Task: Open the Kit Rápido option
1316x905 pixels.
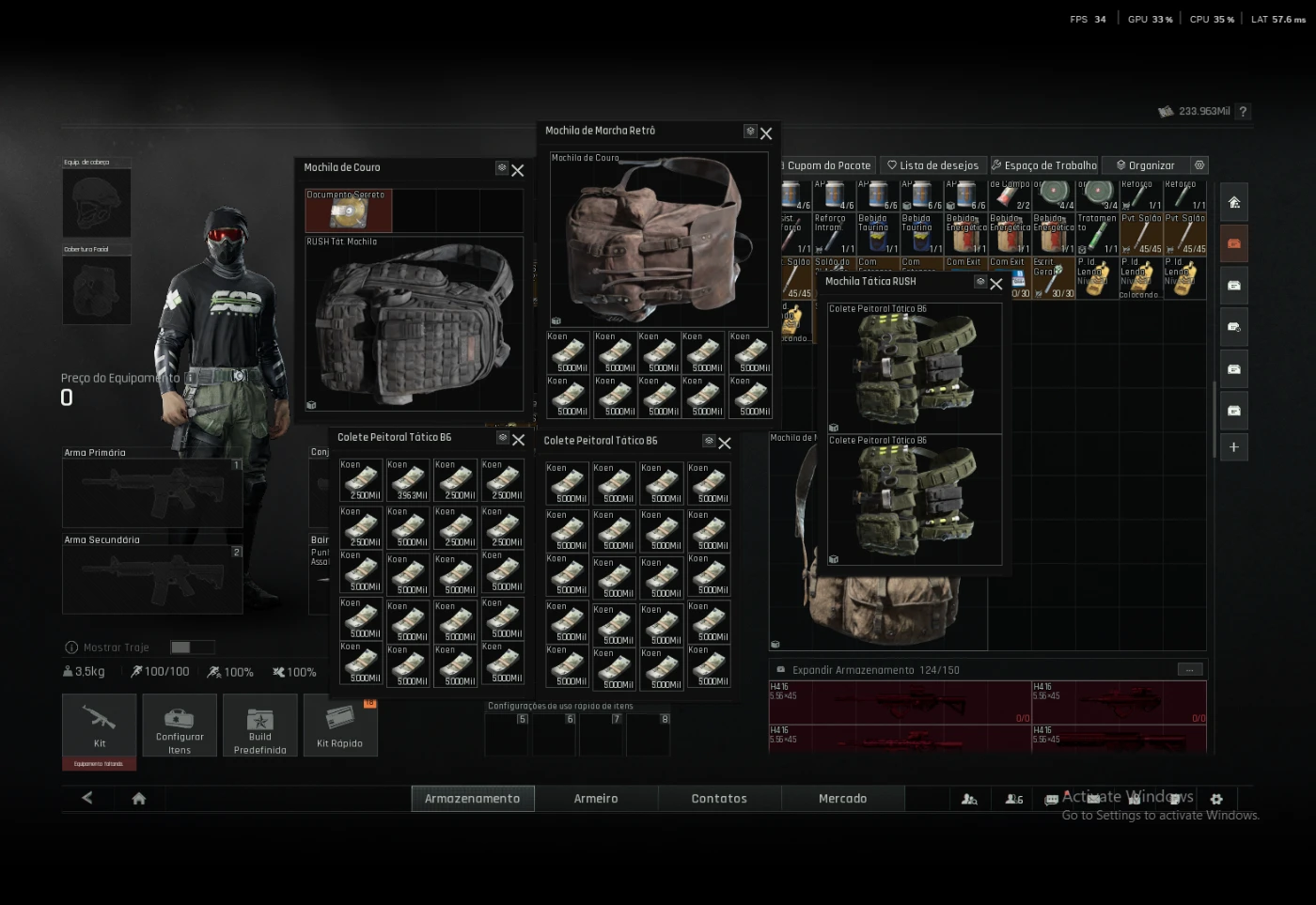Action: pos(339,726)
